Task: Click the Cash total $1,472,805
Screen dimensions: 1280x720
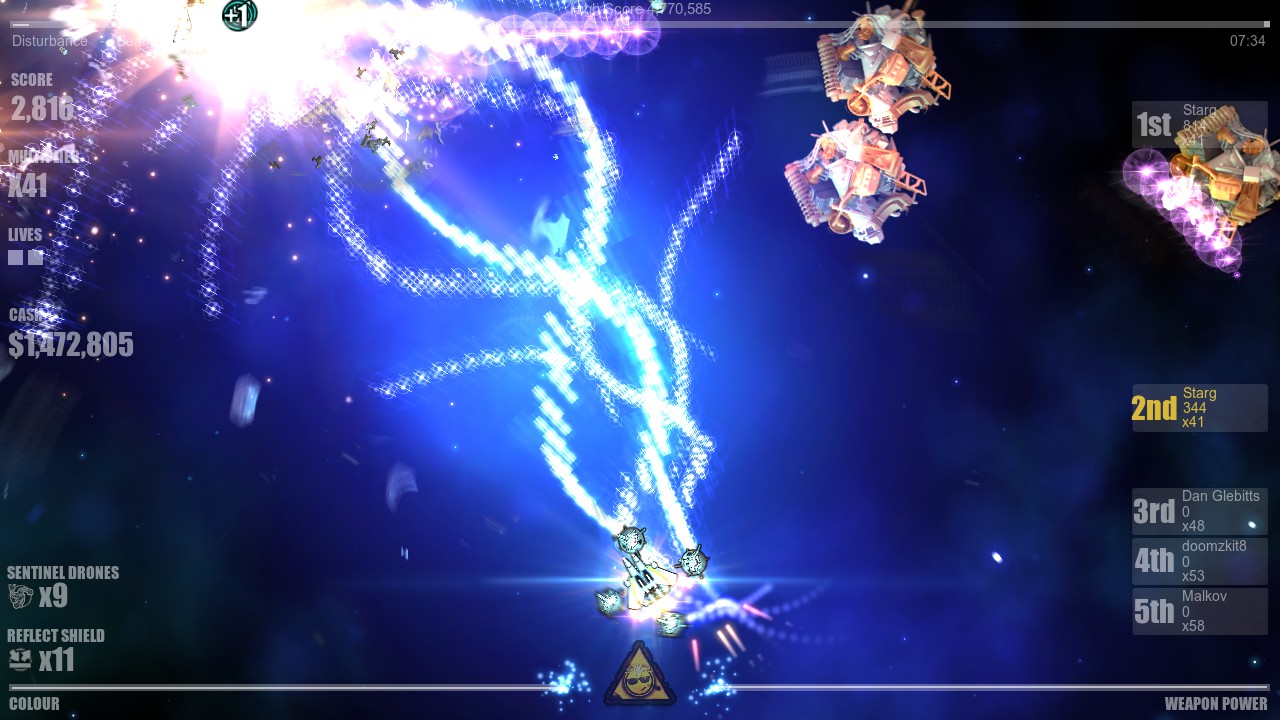Action: [70, 344]
